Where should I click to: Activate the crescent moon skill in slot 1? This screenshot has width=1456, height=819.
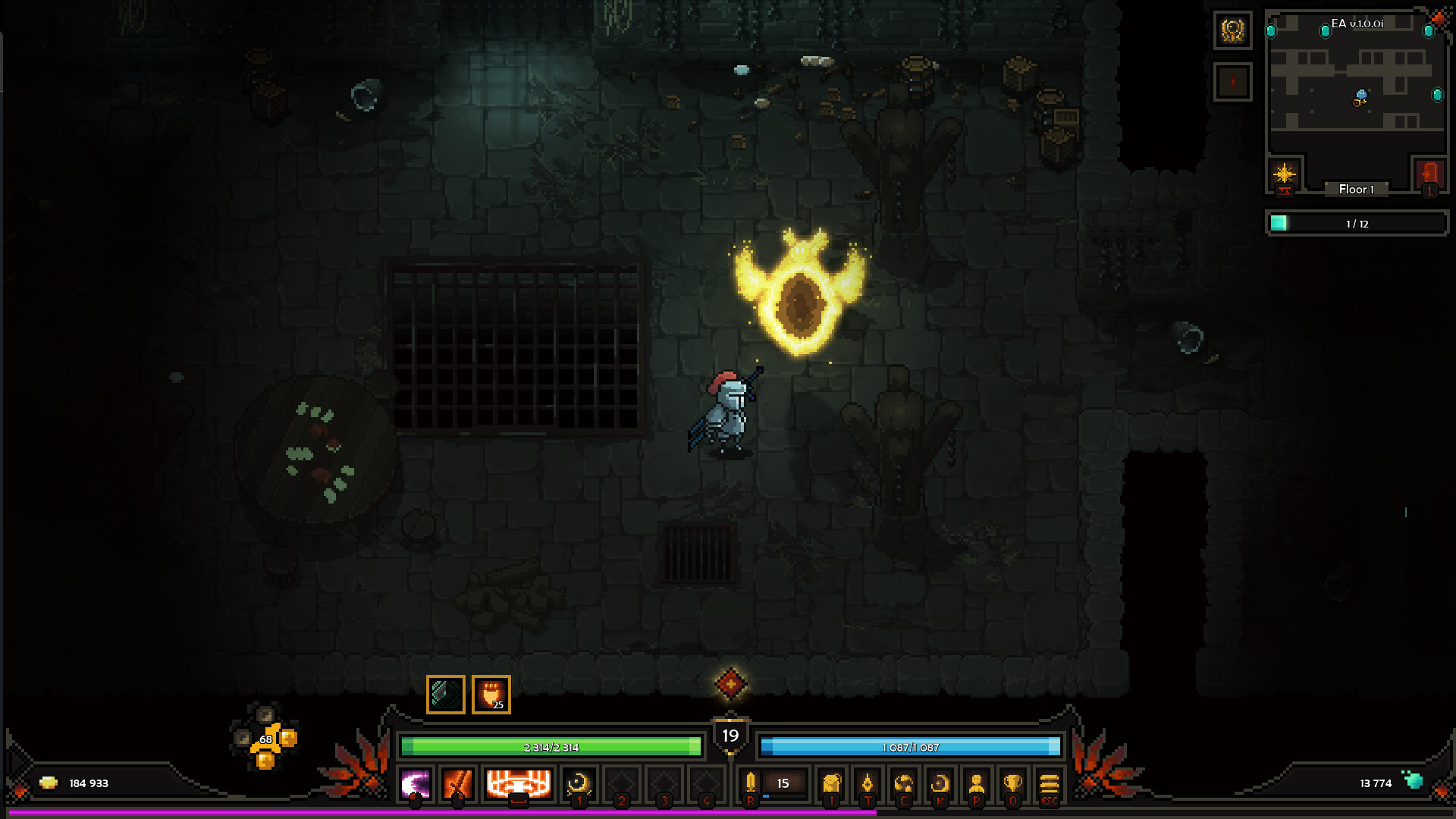[x=579, y=783]
